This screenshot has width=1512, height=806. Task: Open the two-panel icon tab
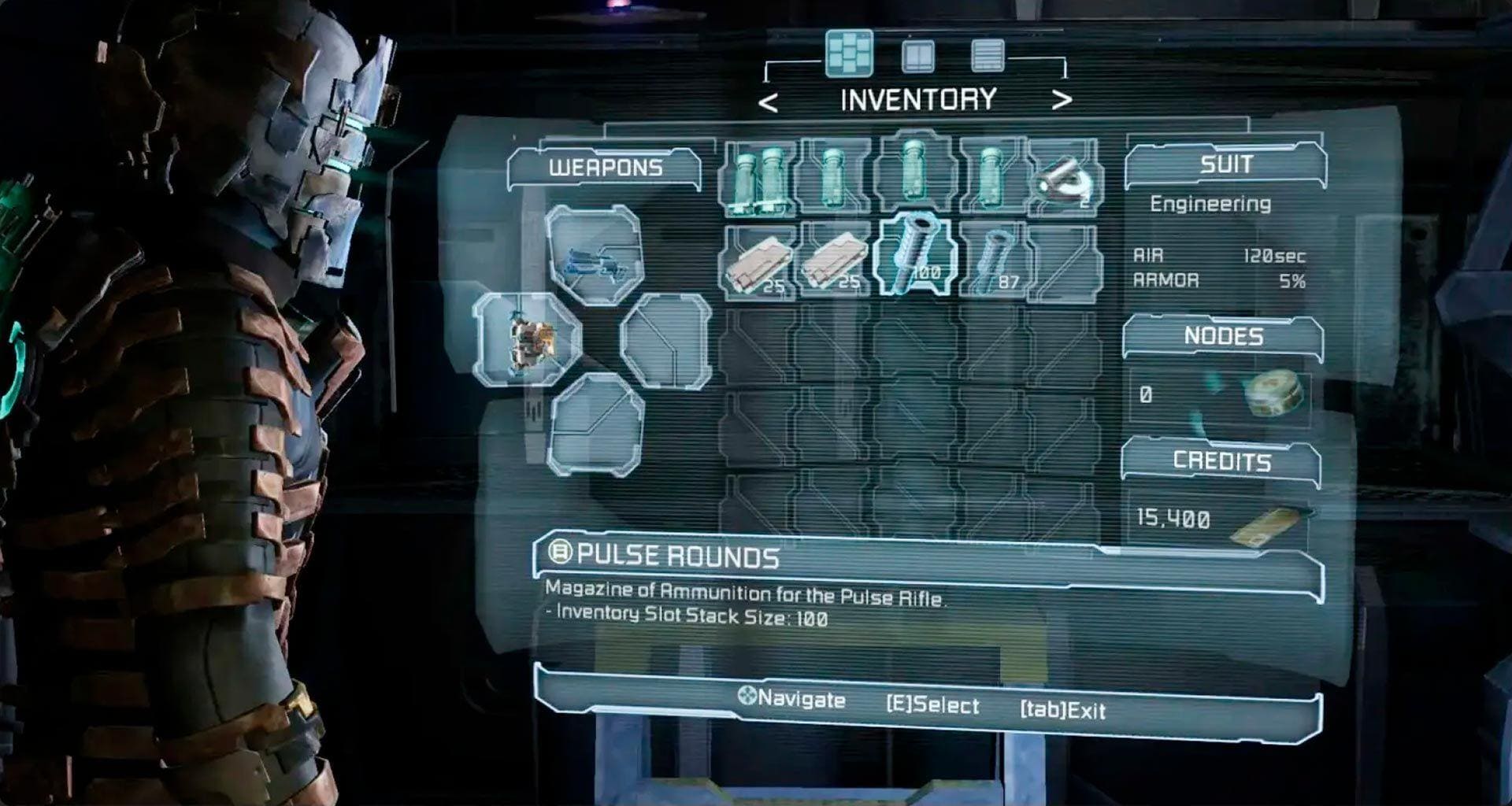pyautogui.click(x=917, y=55)
